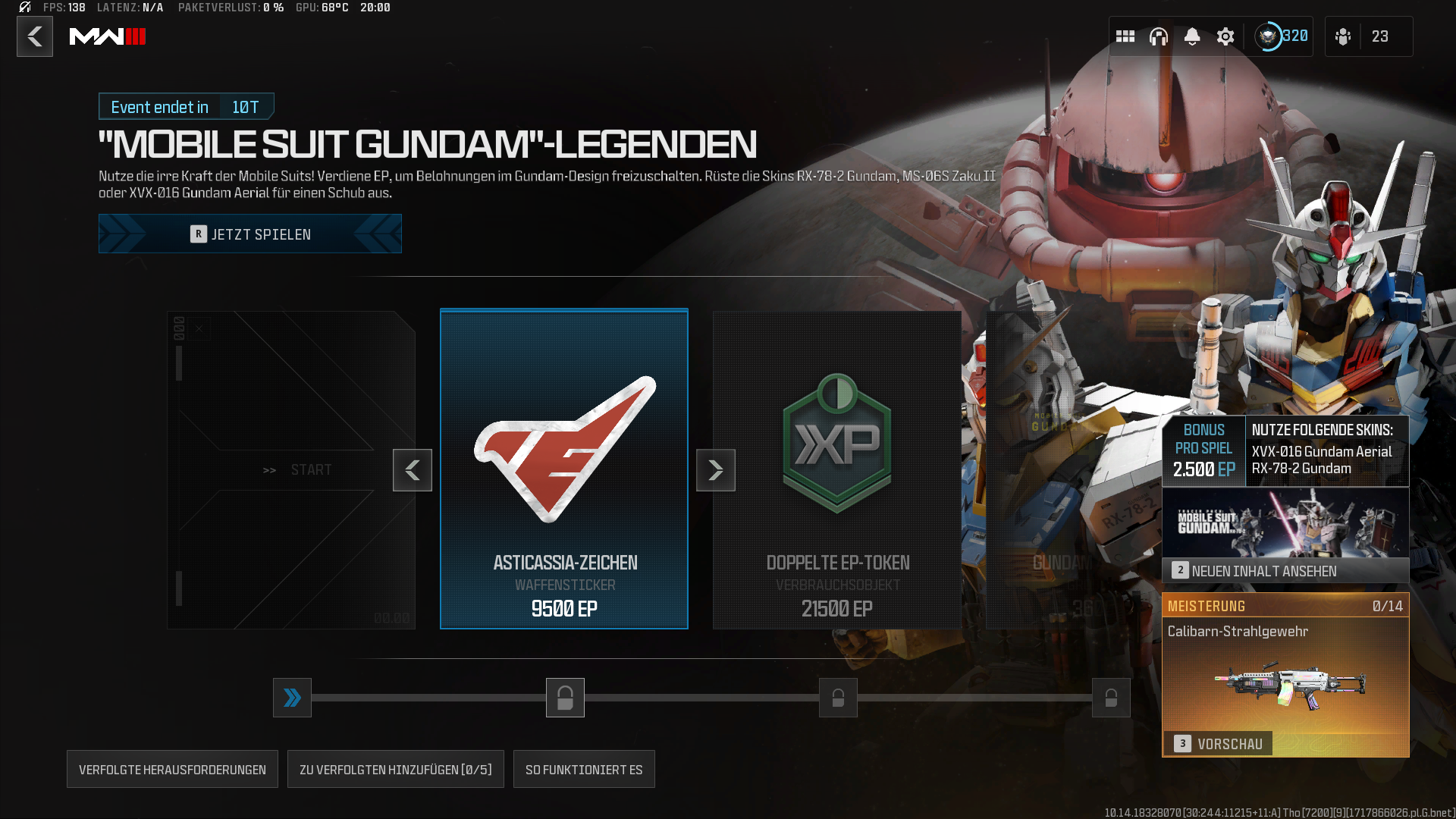
Task: Select the Asticassia-Zeichen reward card
Action: click(564, 469)
